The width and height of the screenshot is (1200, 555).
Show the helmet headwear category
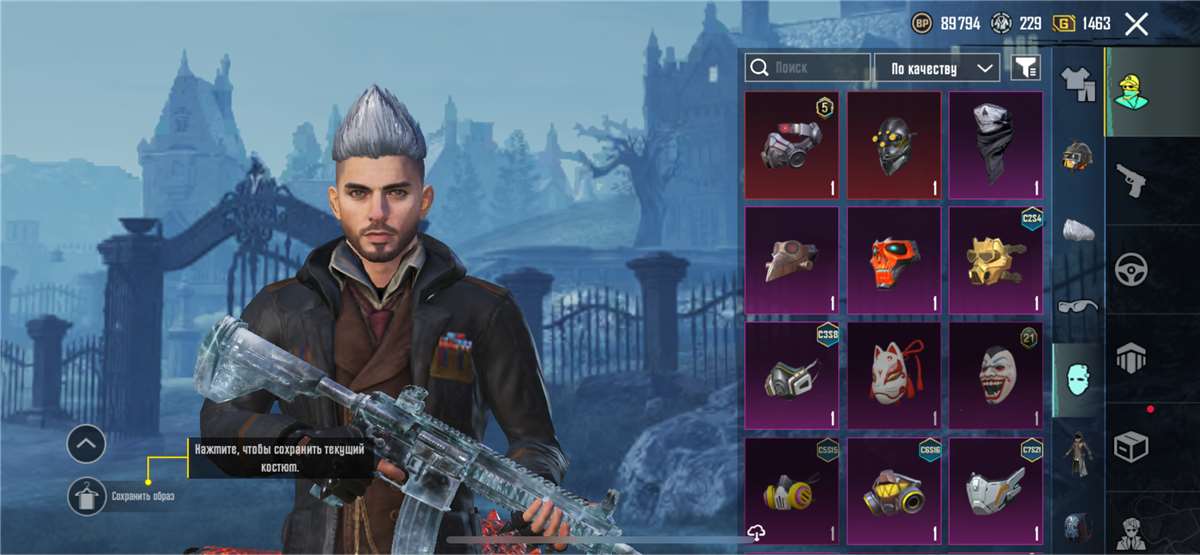(1078, 157)
